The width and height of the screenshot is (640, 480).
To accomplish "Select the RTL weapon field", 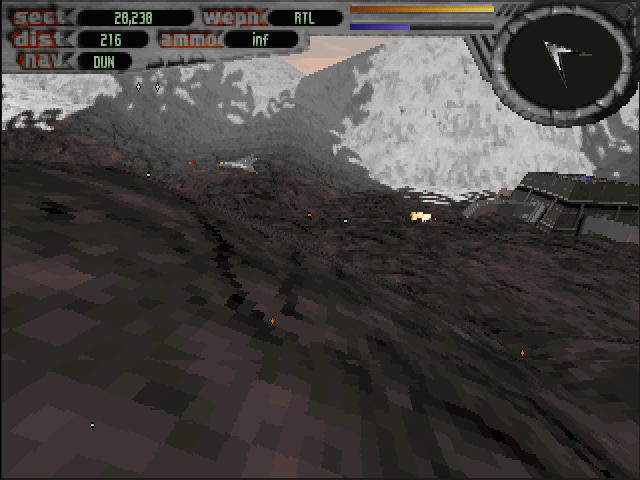I will [x=304, y=17].
